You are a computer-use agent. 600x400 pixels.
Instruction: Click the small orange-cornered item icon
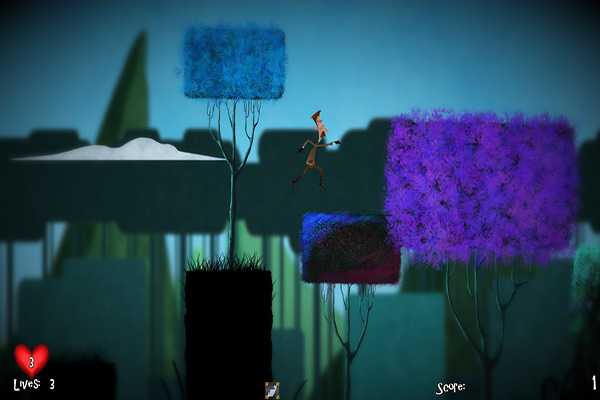click(x=271, y=390)
